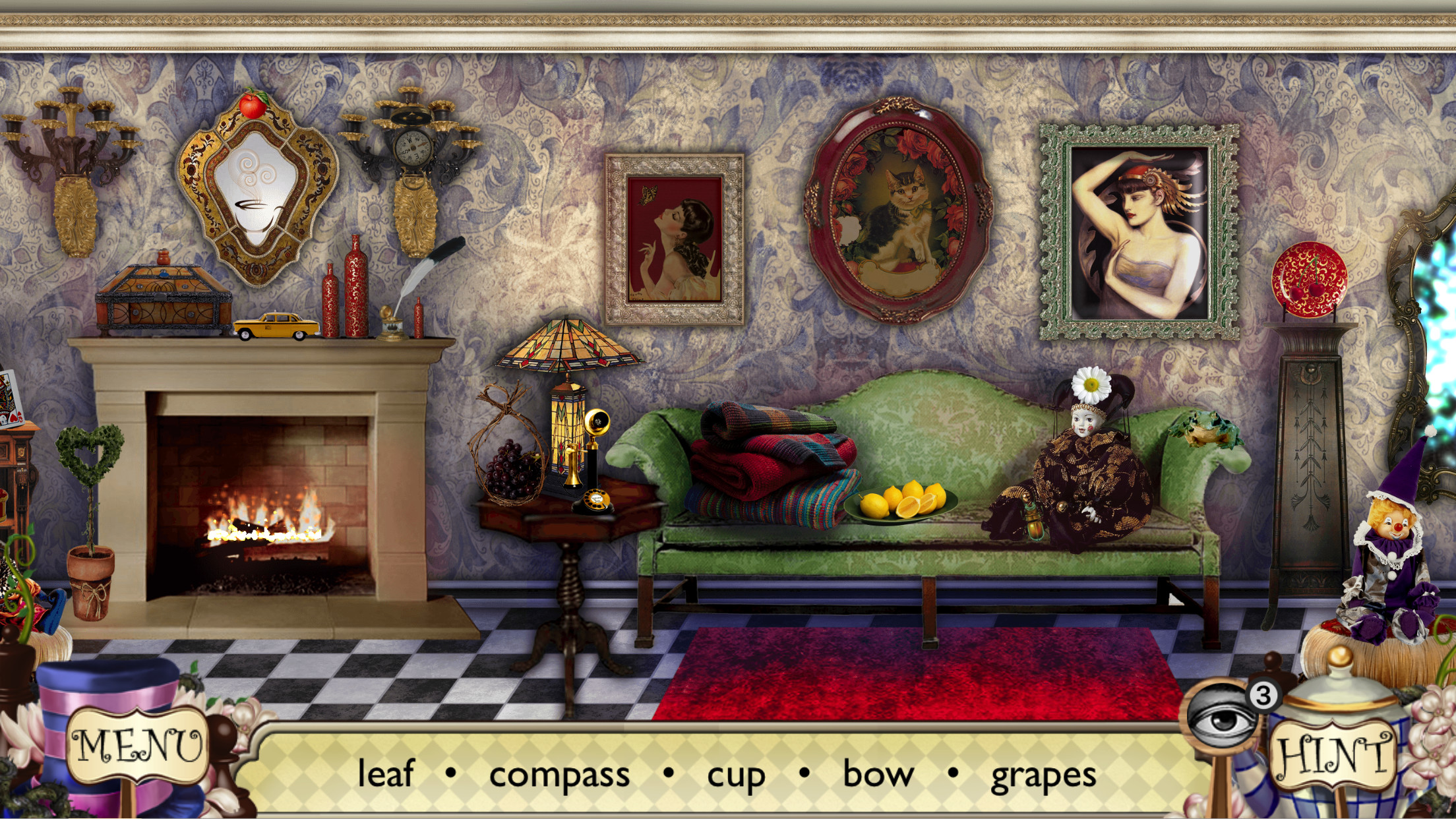1456x819 pixels.
Task: Select 'leaf' in the word list
Action: (386, 776)
